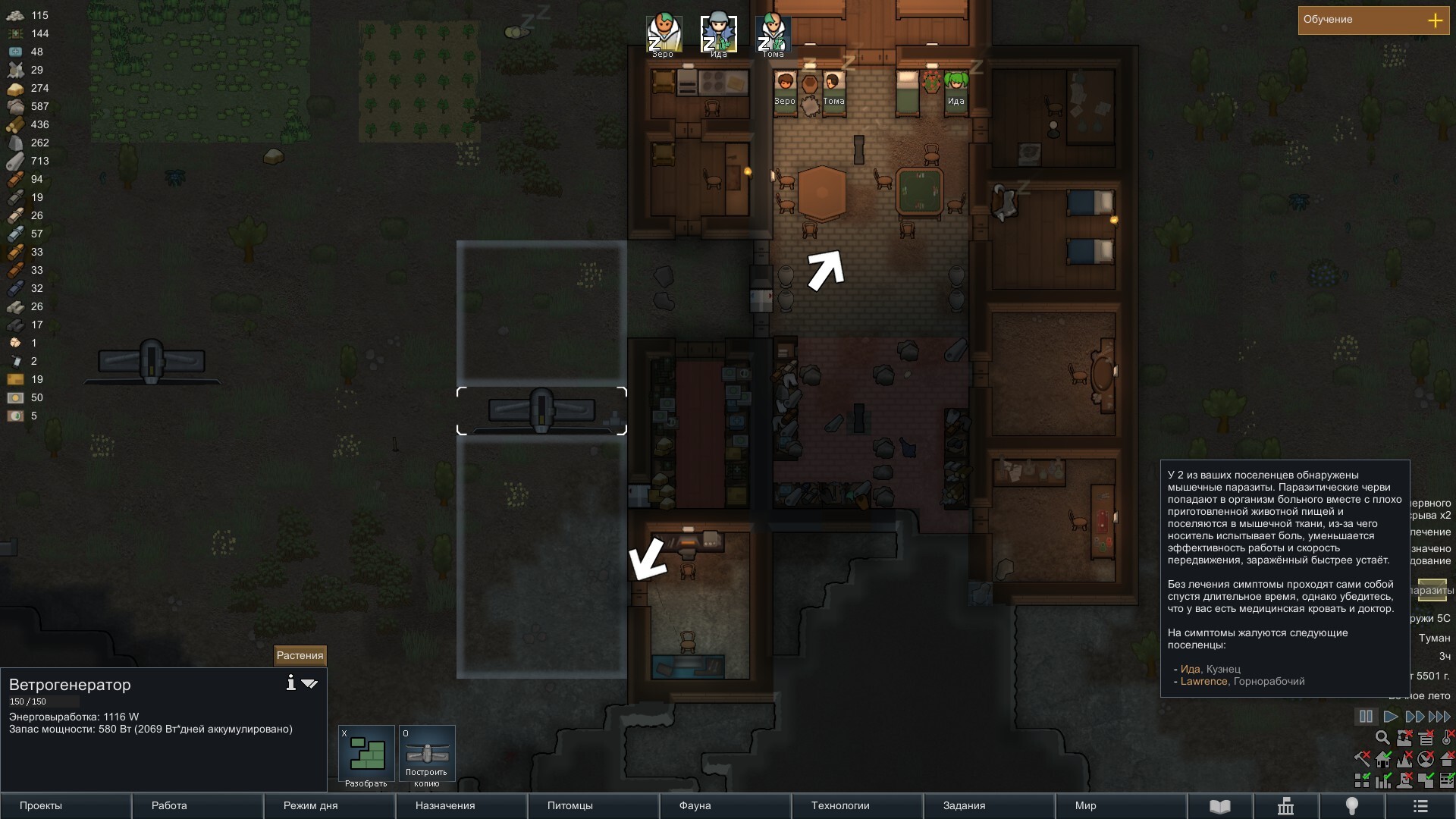Open the Технологии research tab
The width and height of the screenshot is (1456, 819).
click(x=857, y=806)
